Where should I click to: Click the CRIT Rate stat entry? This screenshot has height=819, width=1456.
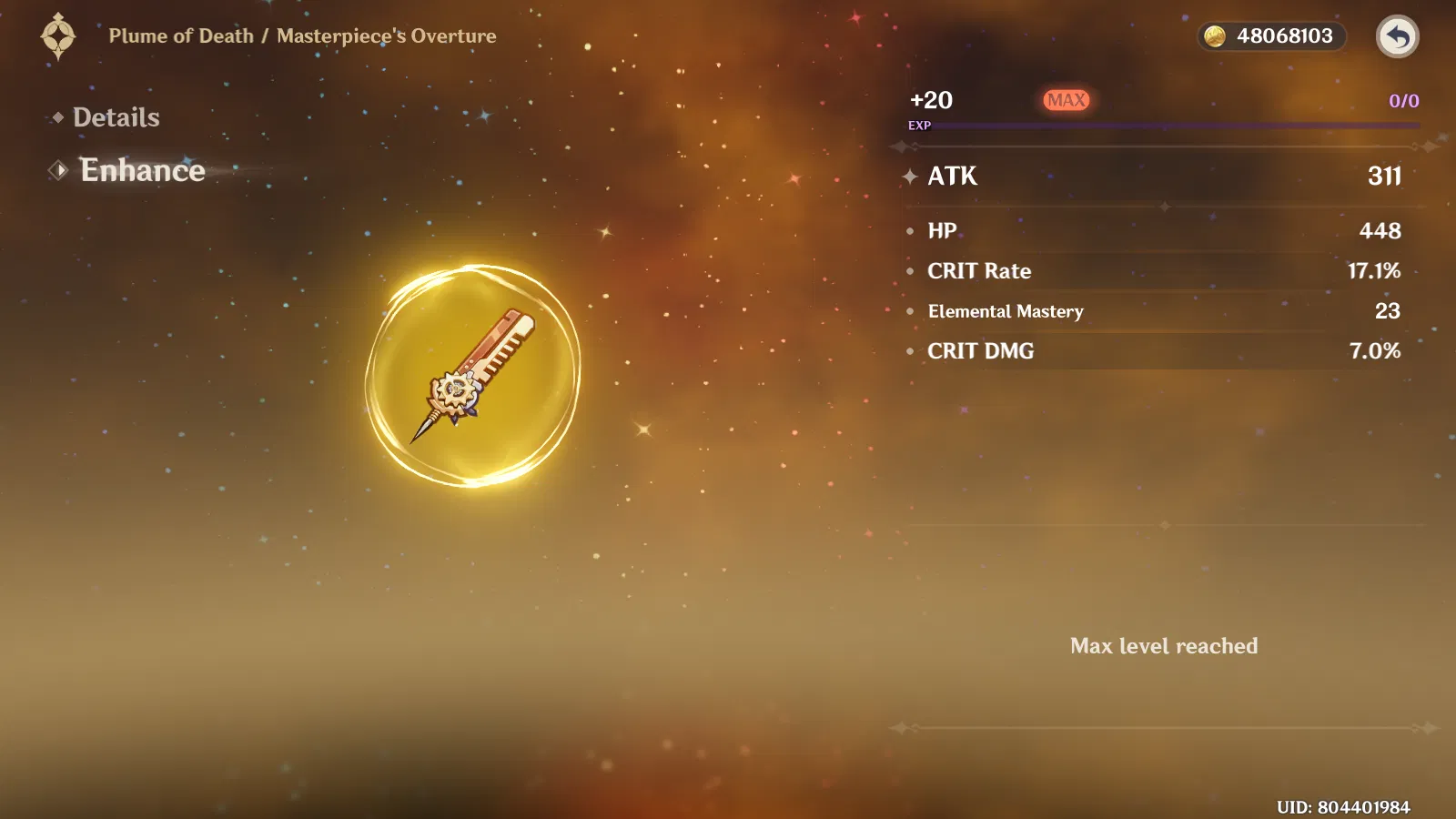coord(979,270)
